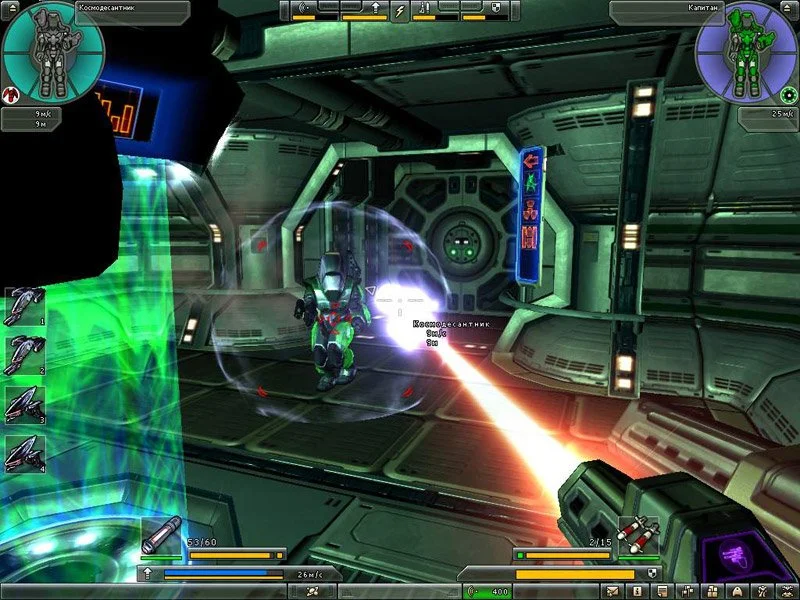Image resolution: width=800 pixels, height=600 pixels.
Task: Select the weapon slot numbered 2
Action: click(23, 355)
